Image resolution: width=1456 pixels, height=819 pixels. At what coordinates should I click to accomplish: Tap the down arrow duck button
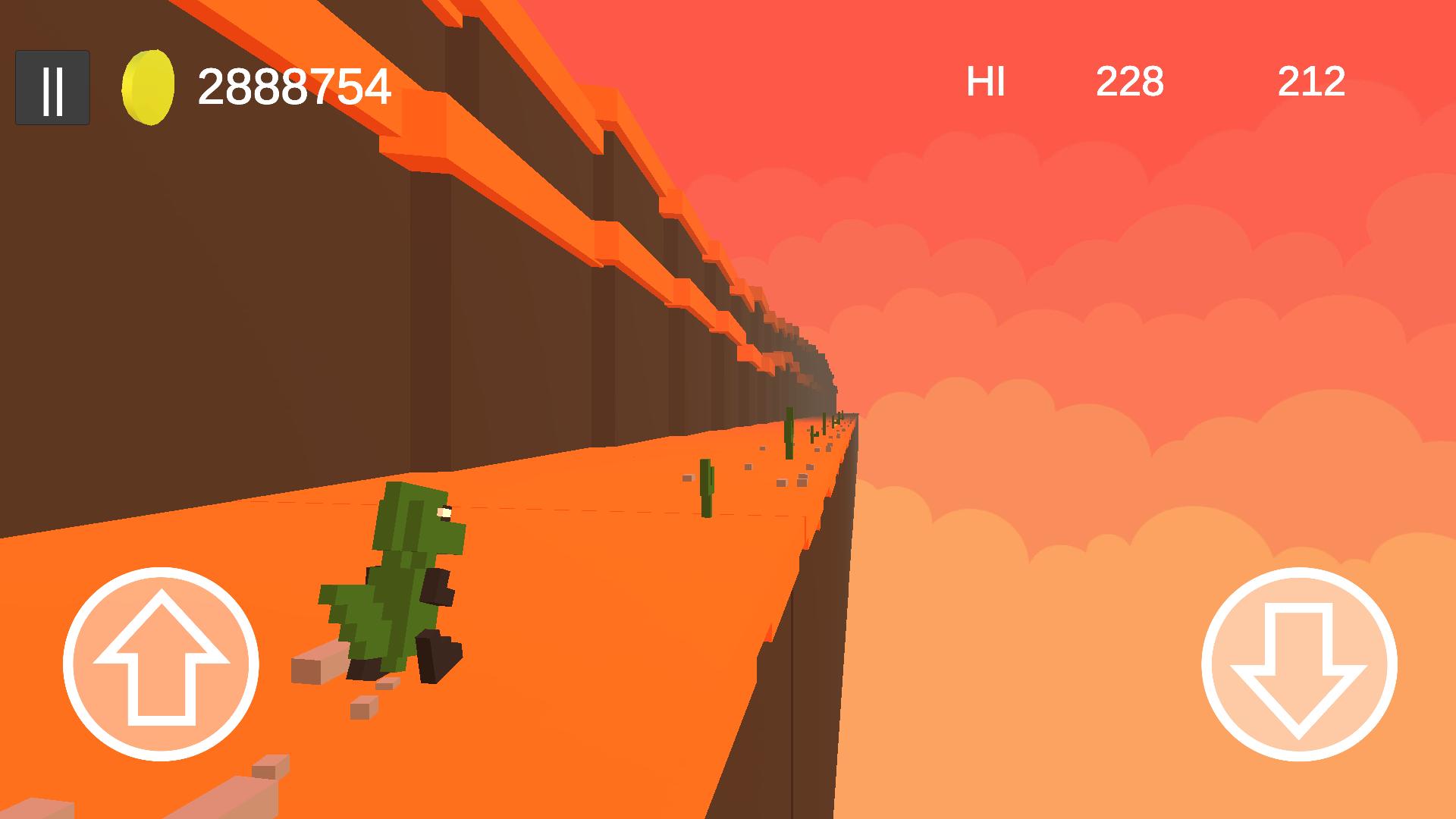point(1298,664)
